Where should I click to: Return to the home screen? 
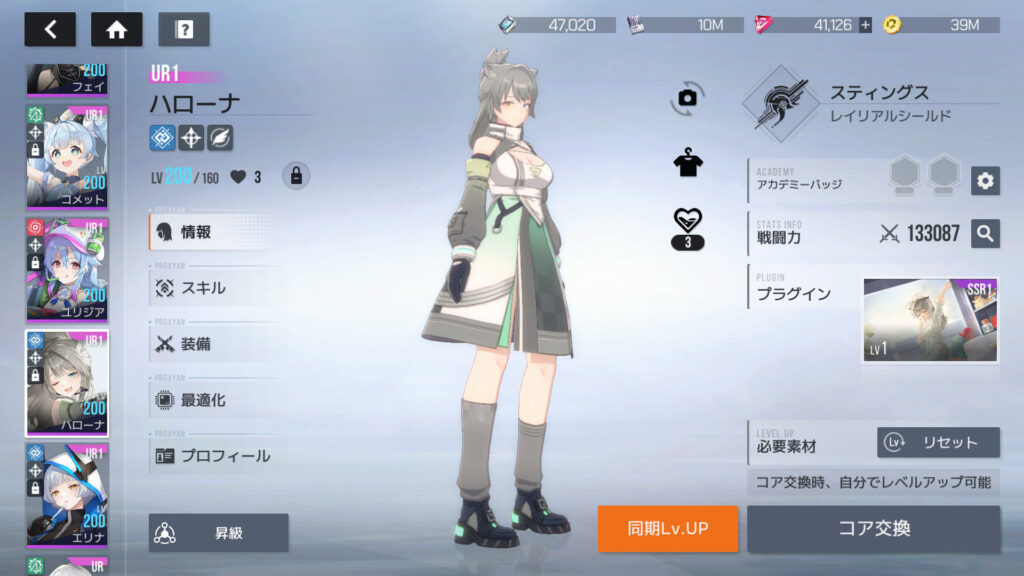click(116, 30)
